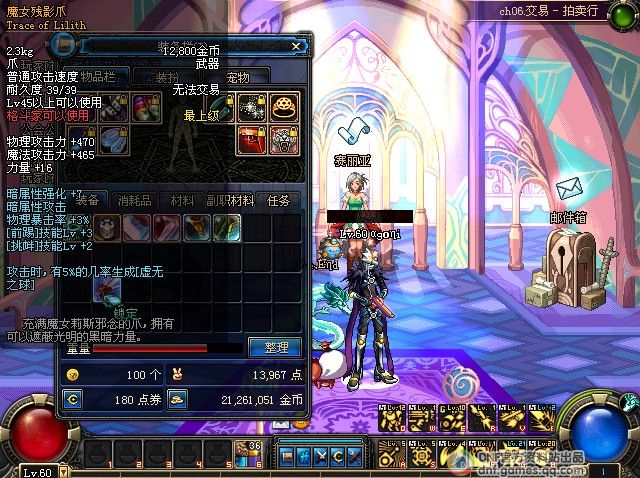Click the 点券 coupon C button
The height and width of the screenshot is (478, 640).
pos(72,399)
